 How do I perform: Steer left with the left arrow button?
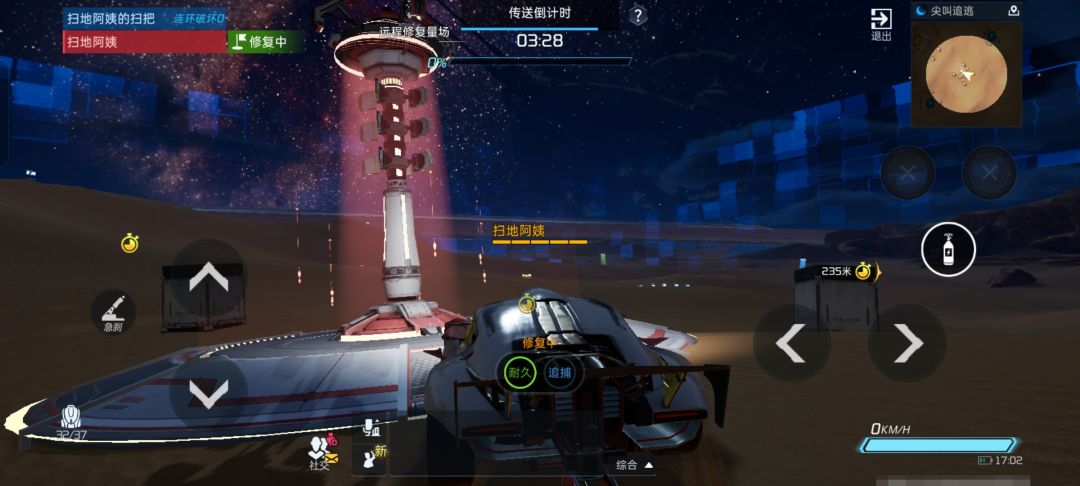(x=791, y=343)
